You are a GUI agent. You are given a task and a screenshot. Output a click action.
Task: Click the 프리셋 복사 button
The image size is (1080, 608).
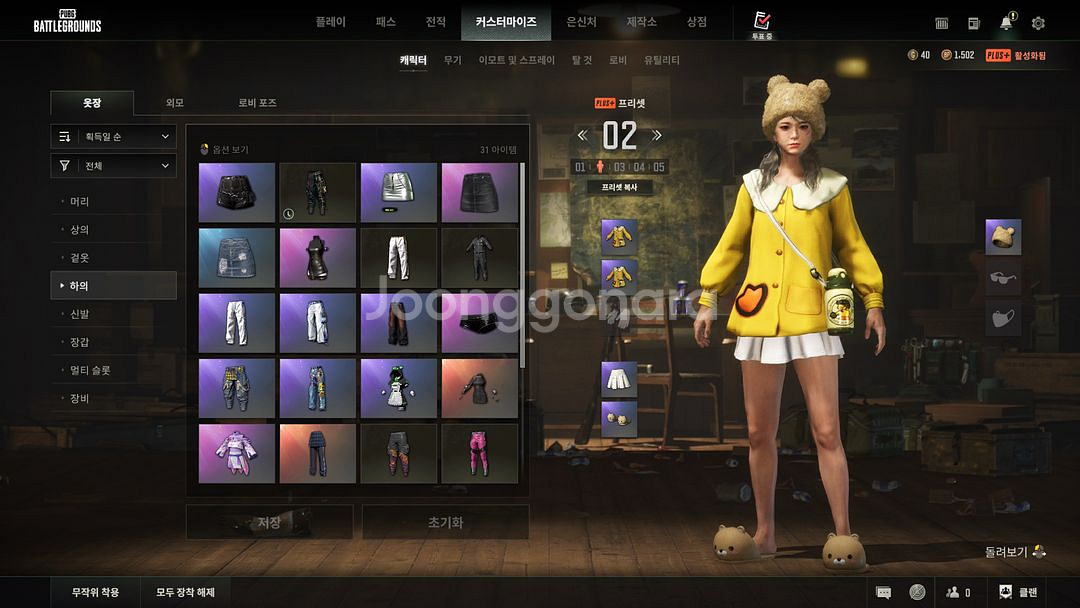[619, 187]
